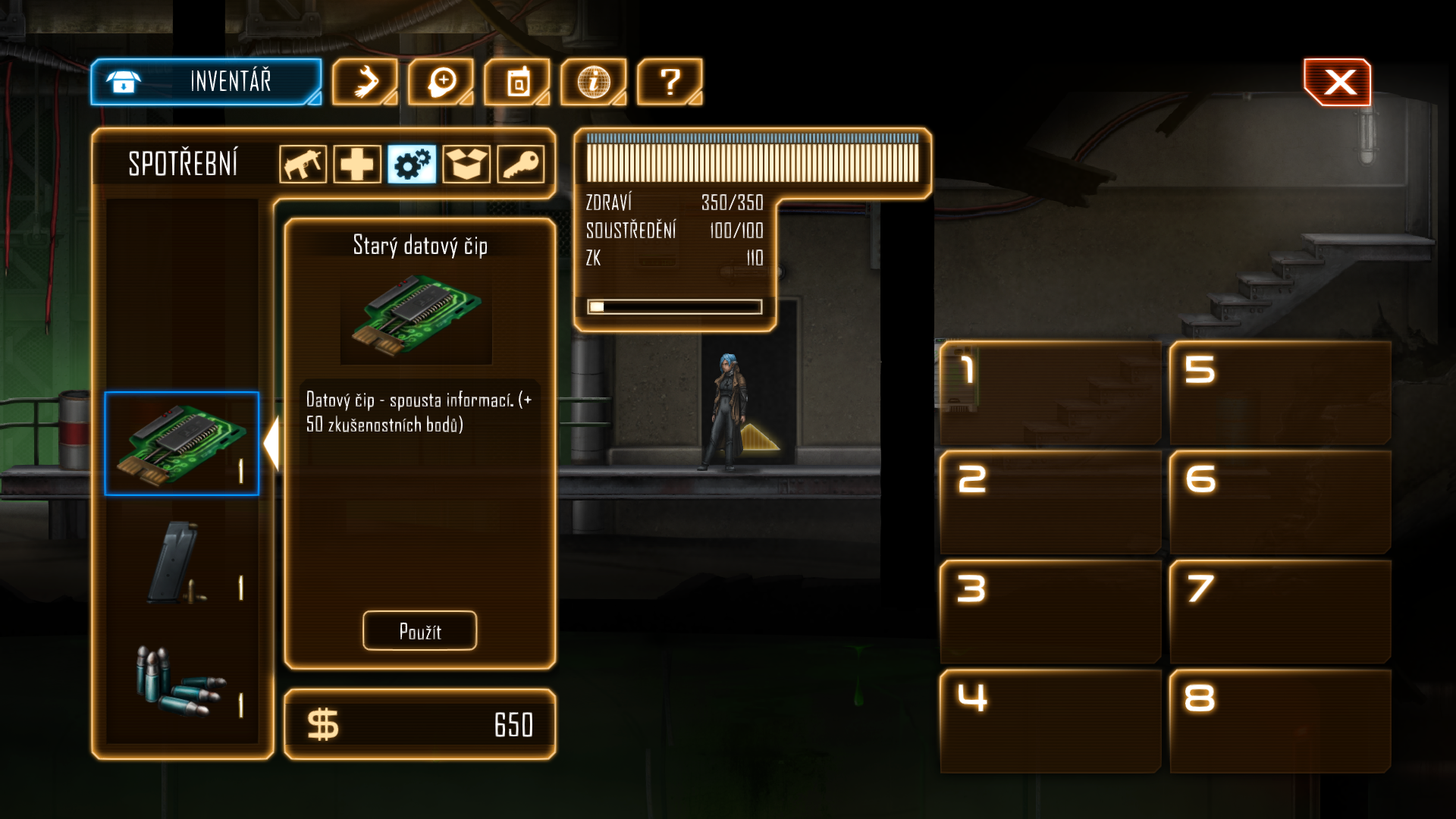Choose quick slot 5
This screenshot has width=1456, height=819.
click(1280, 393)
